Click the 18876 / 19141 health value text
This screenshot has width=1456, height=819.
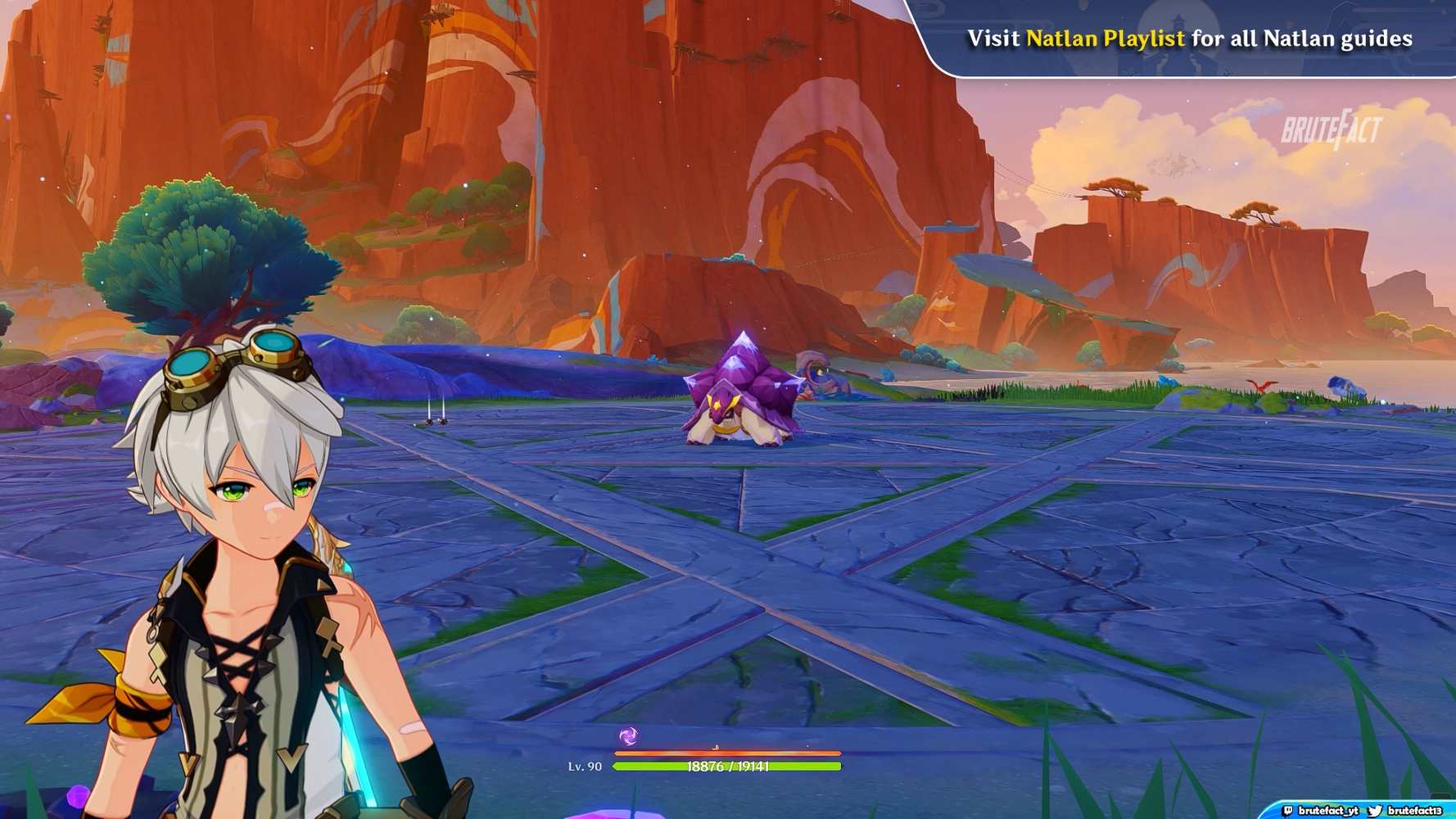click(728, 767)
